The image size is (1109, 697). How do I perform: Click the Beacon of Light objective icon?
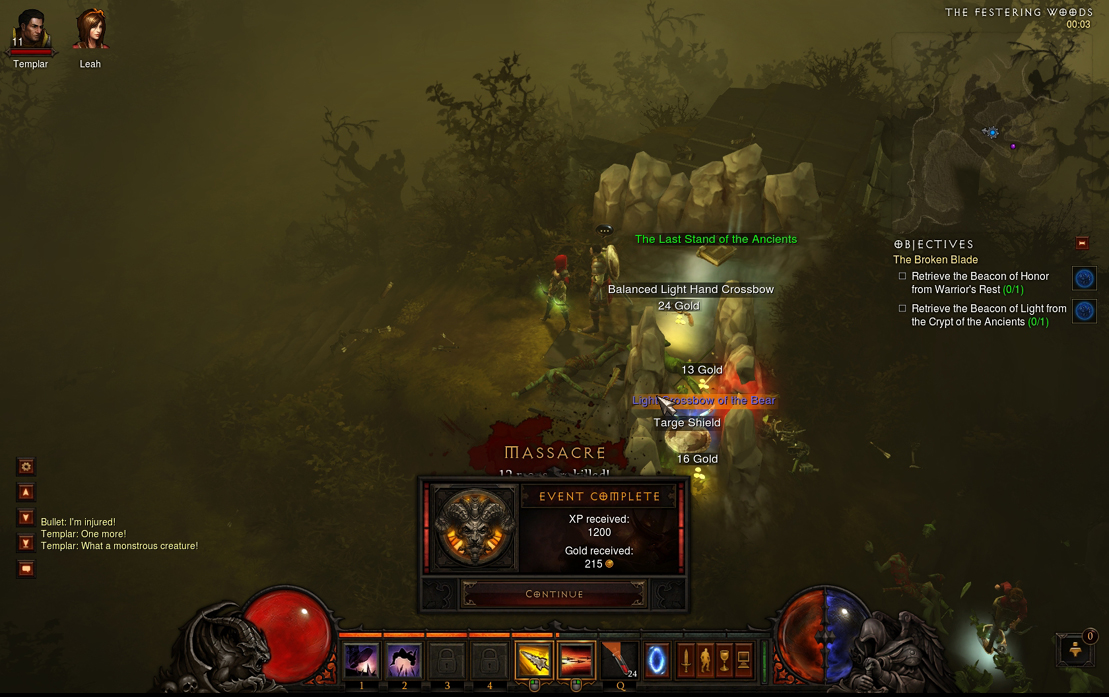tap(1084, 311)
